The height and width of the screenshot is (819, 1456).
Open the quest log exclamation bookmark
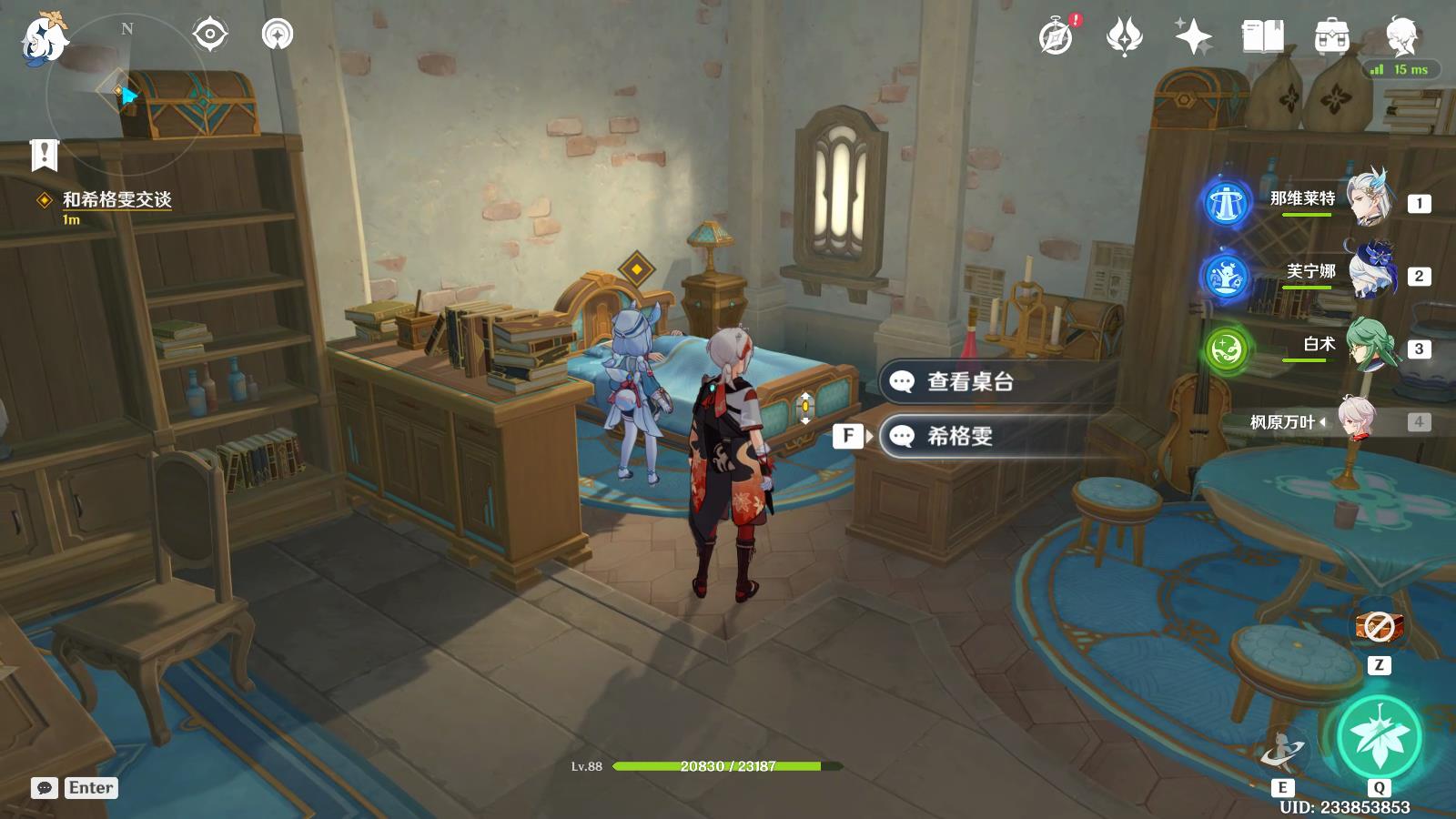pyautogui.click(x=44, y=156)
